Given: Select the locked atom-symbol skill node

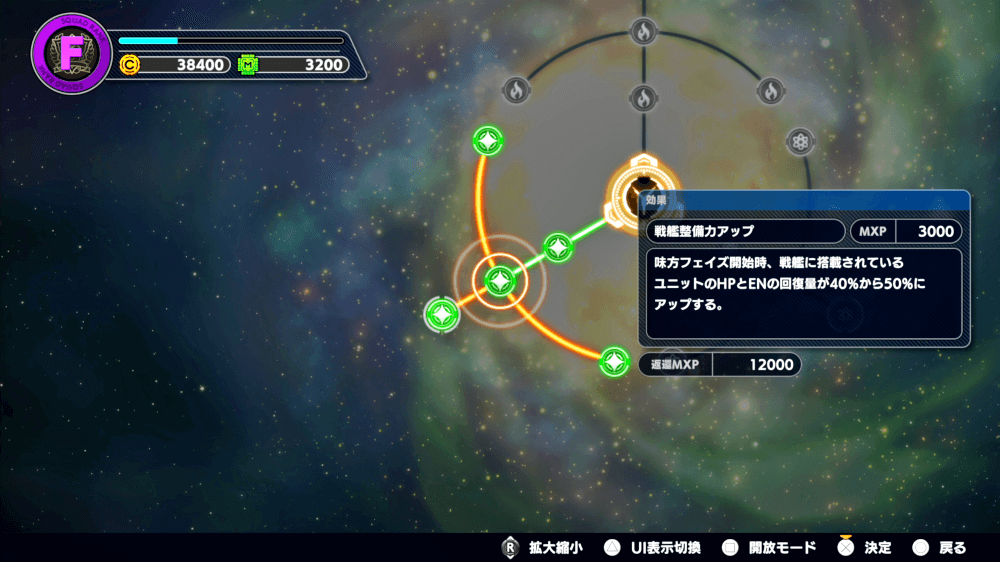Looking at the screenshot, I should [x=800, y=142].
